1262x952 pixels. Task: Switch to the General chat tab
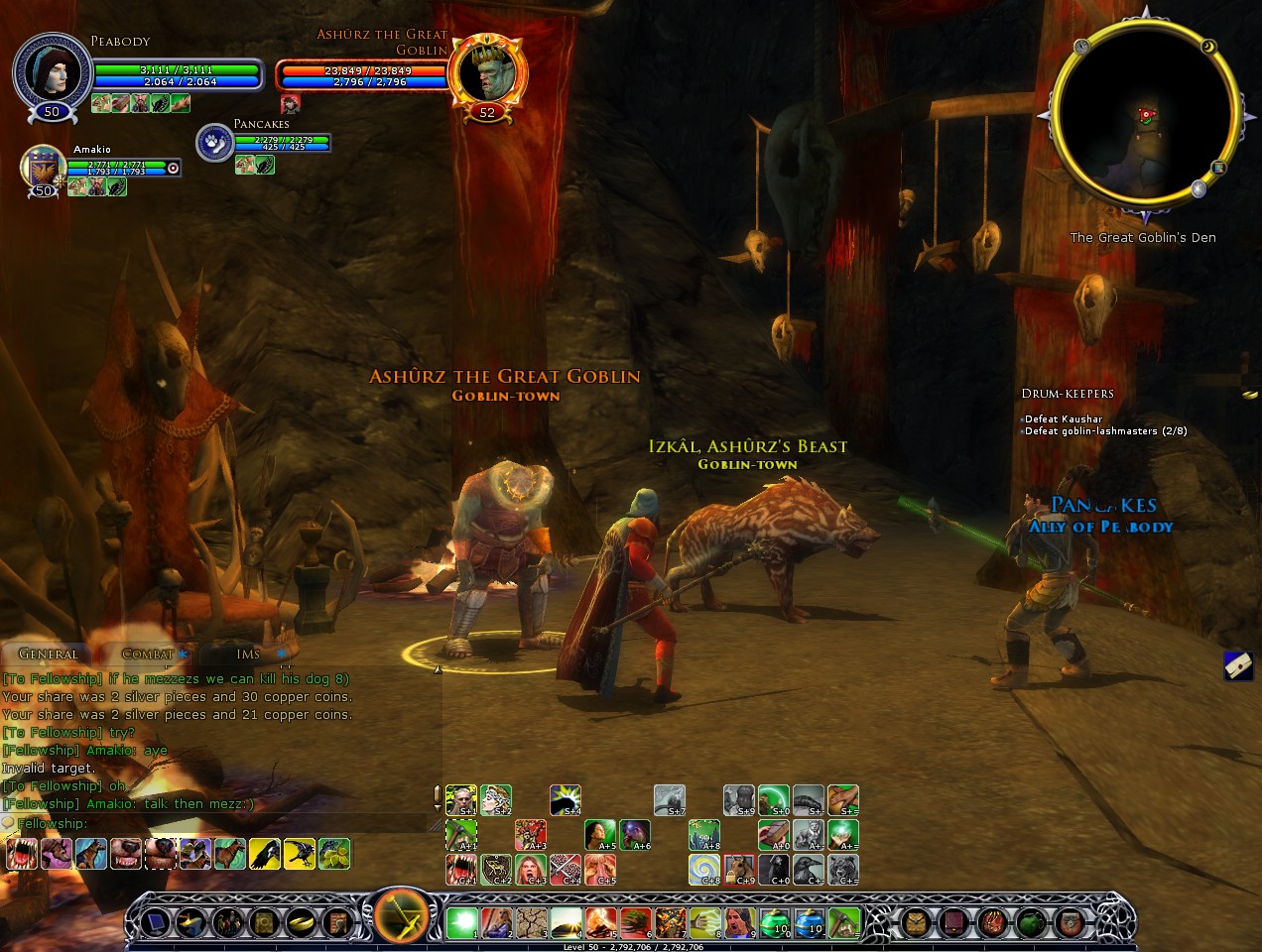48,654
